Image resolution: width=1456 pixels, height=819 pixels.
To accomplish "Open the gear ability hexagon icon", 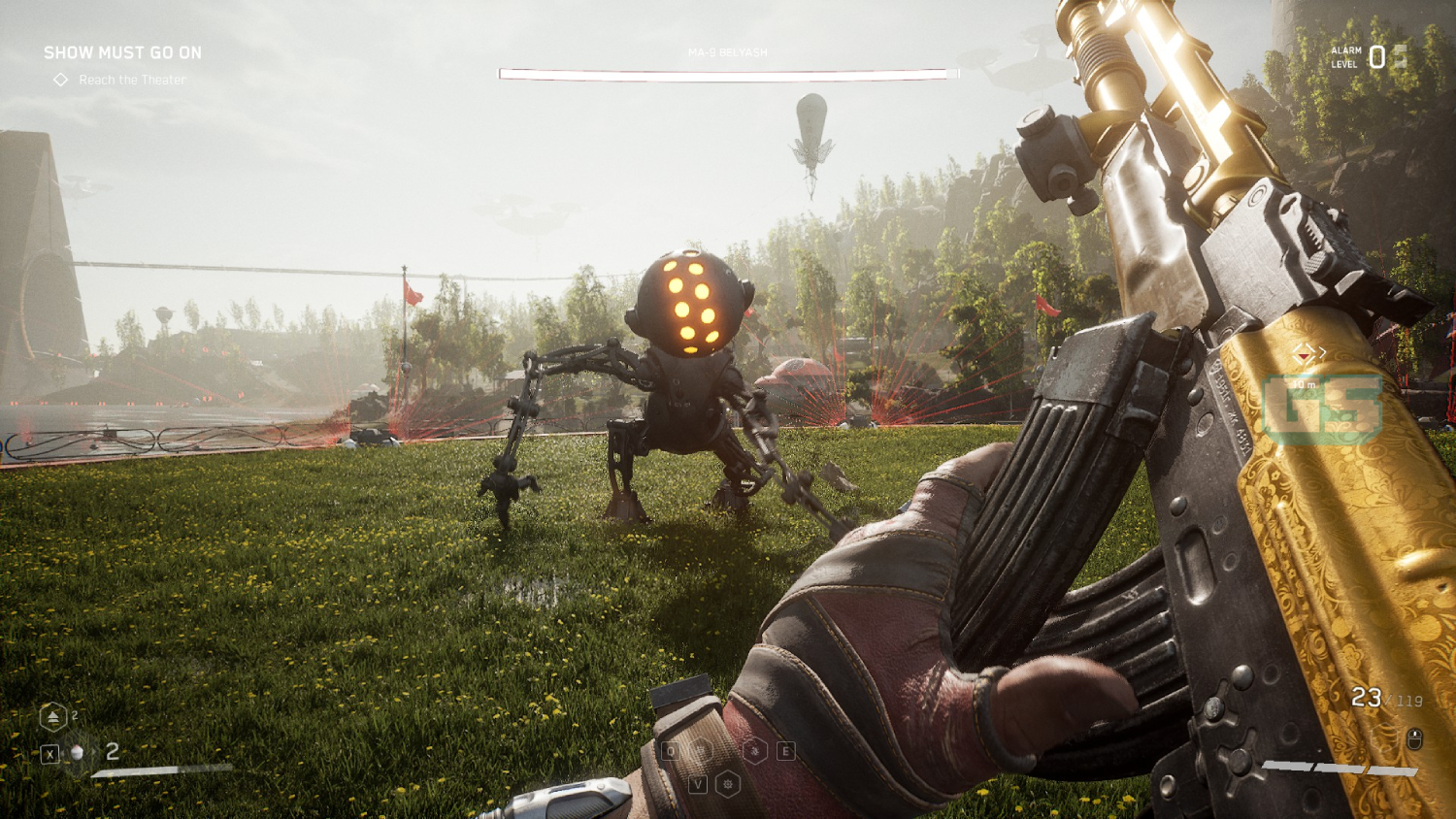I will click(x=728, y=782).
